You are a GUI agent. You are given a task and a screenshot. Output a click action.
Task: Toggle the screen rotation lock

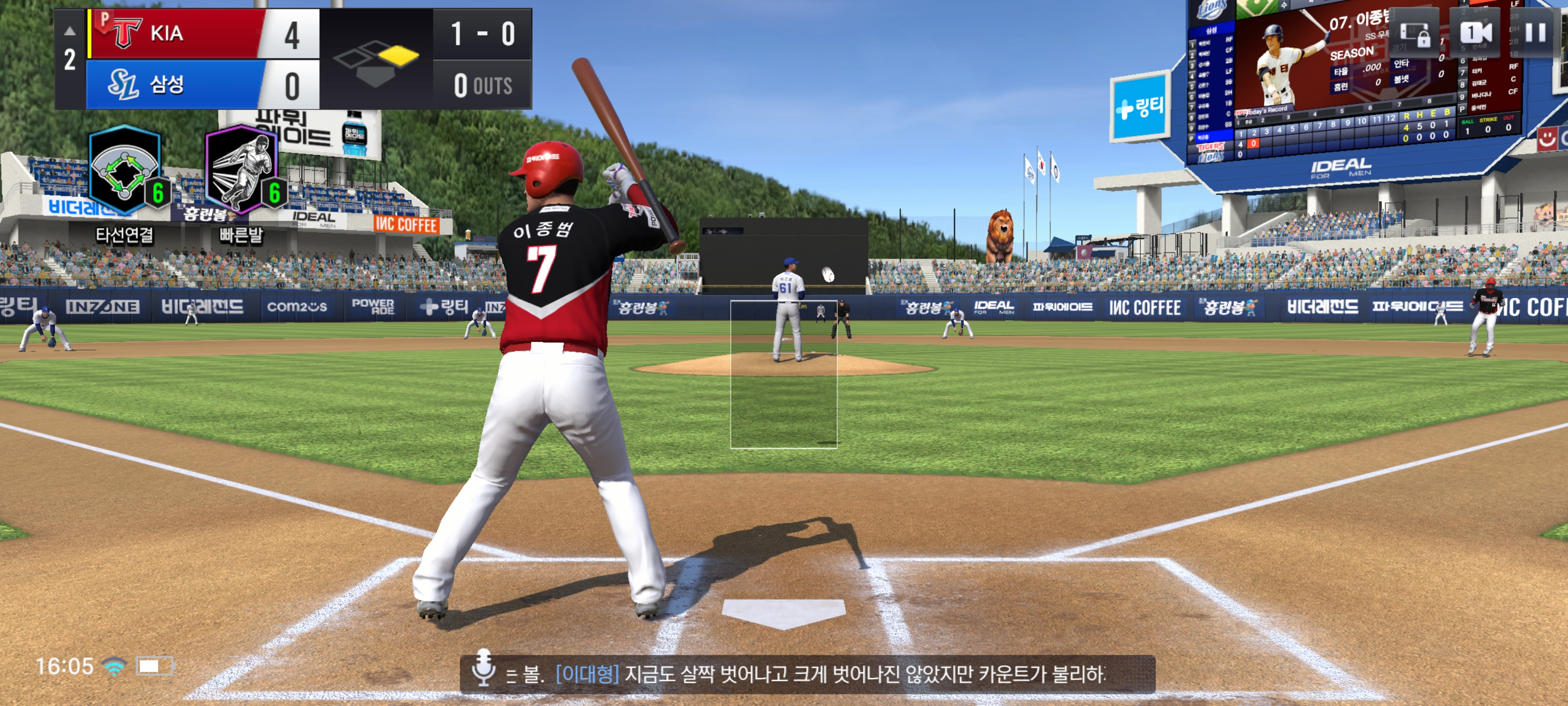1415,34
